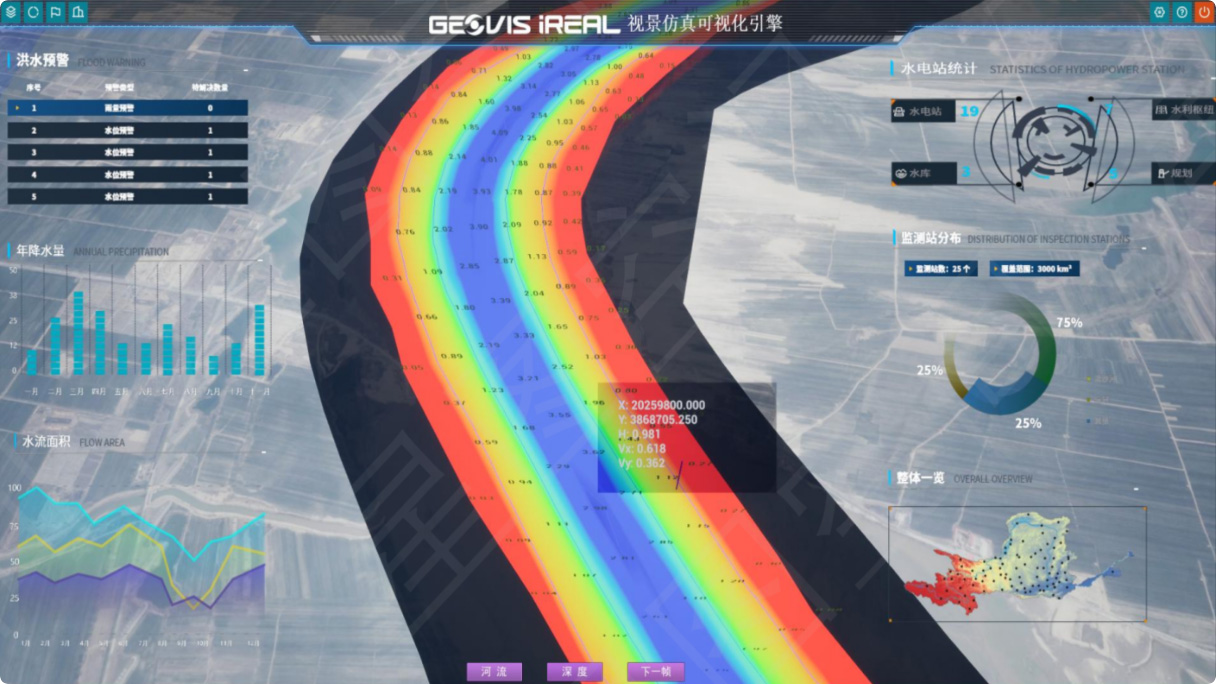Open the 规划 planning label

pos(1181,173)
